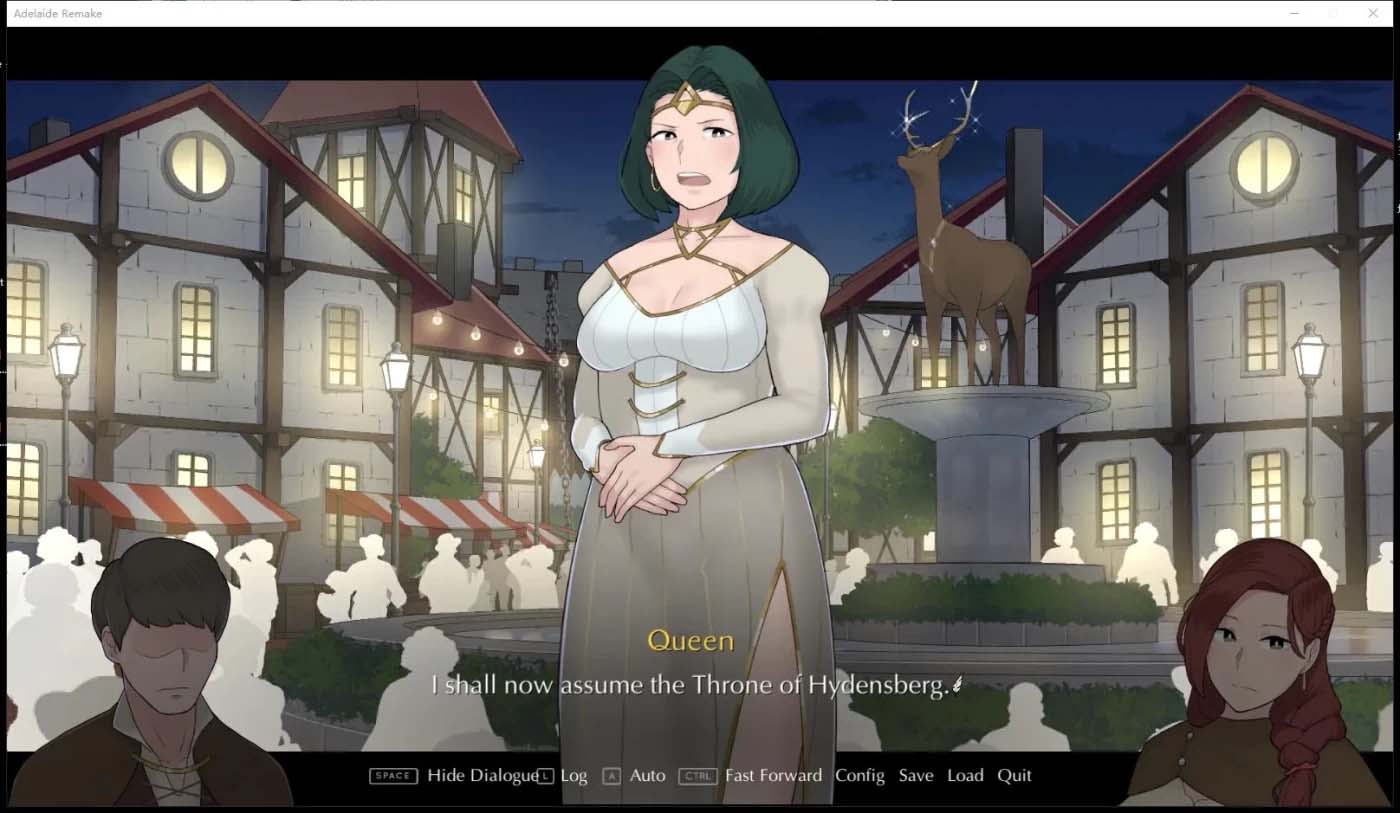Click the A key badge beside Auto
This screenshot has height=813, width=1400.
[611, 776]
